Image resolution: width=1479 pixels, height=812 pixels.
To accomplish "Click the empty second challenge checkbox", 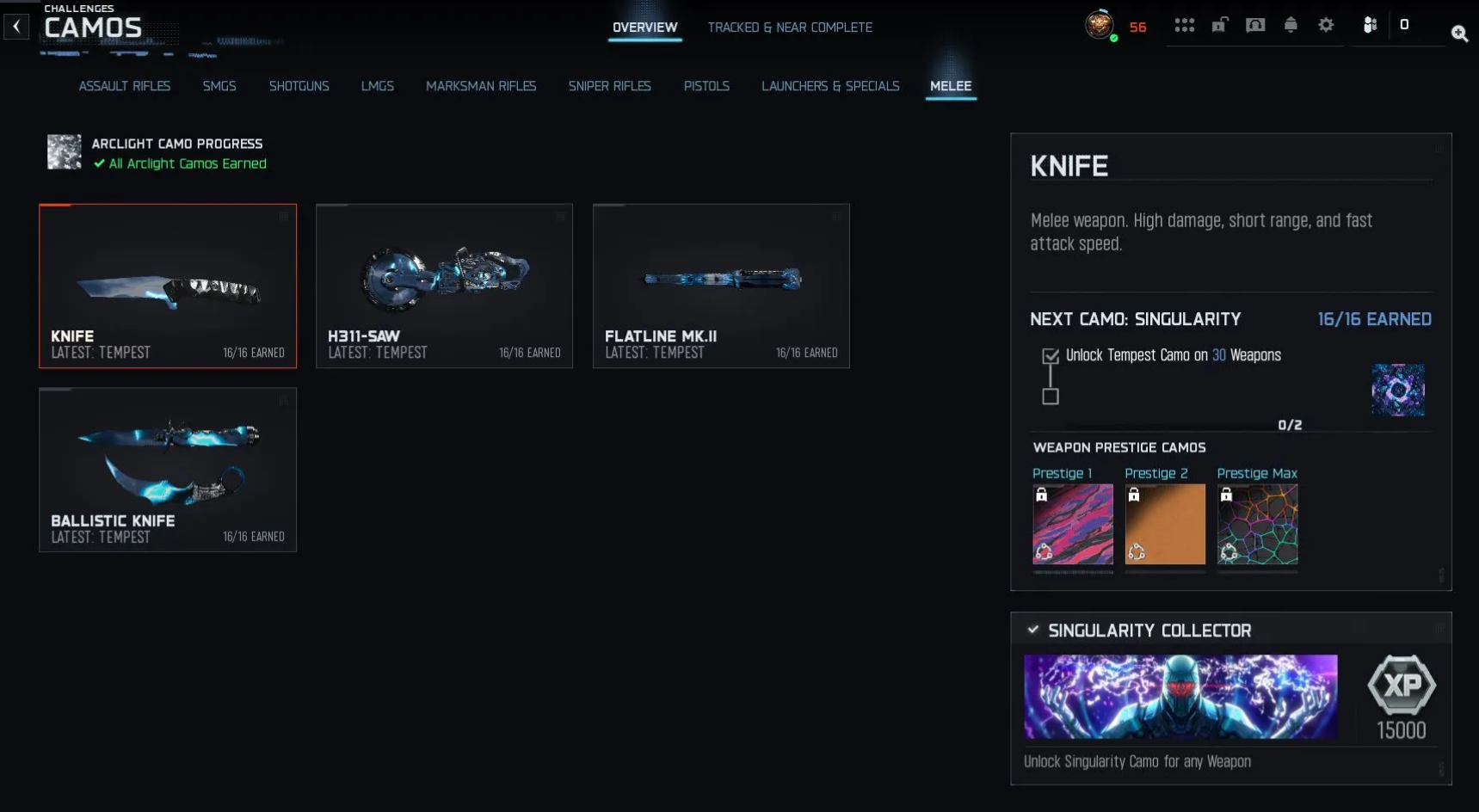I will (1051, 396).
